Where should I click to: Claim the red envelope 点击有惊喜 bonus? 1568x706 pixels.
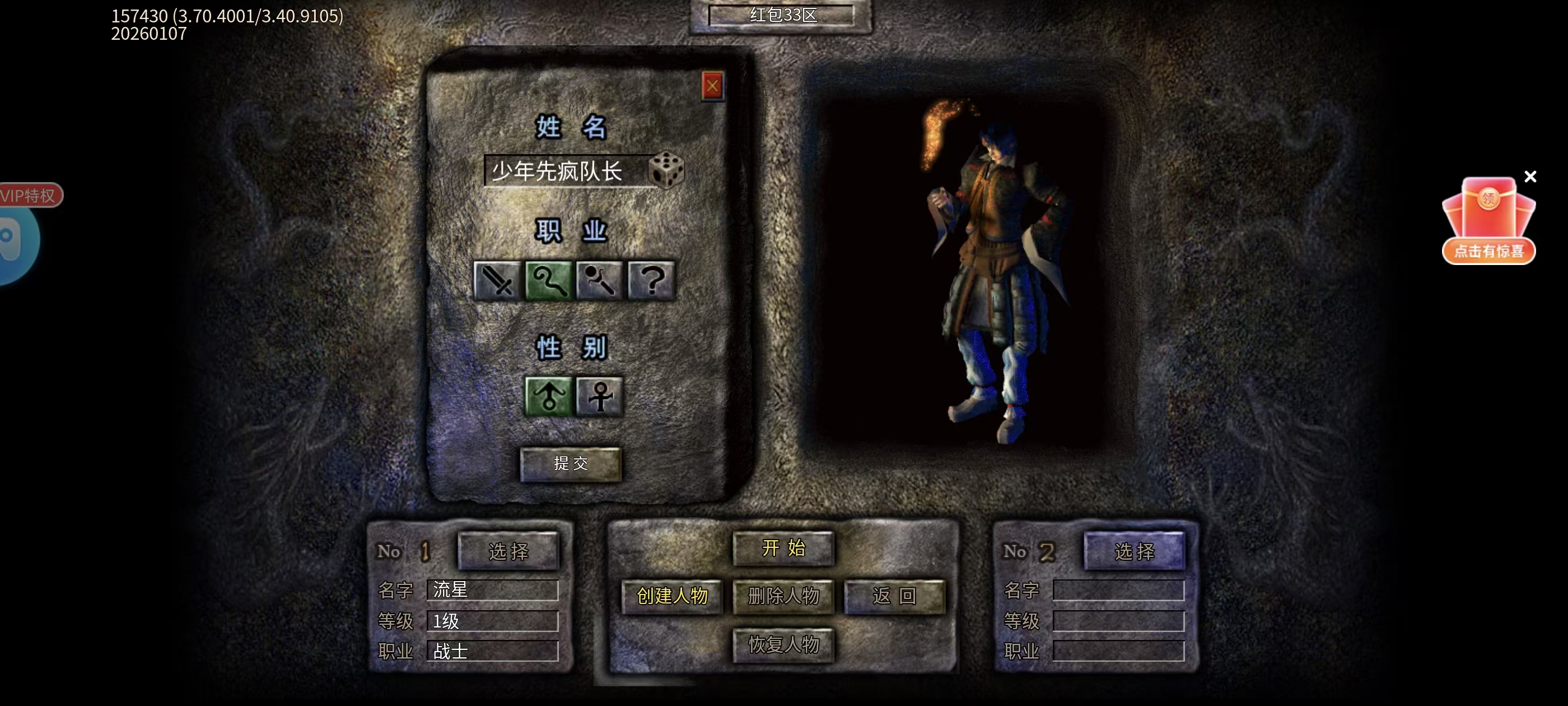pyautogui.click(x=1488, y=222)
